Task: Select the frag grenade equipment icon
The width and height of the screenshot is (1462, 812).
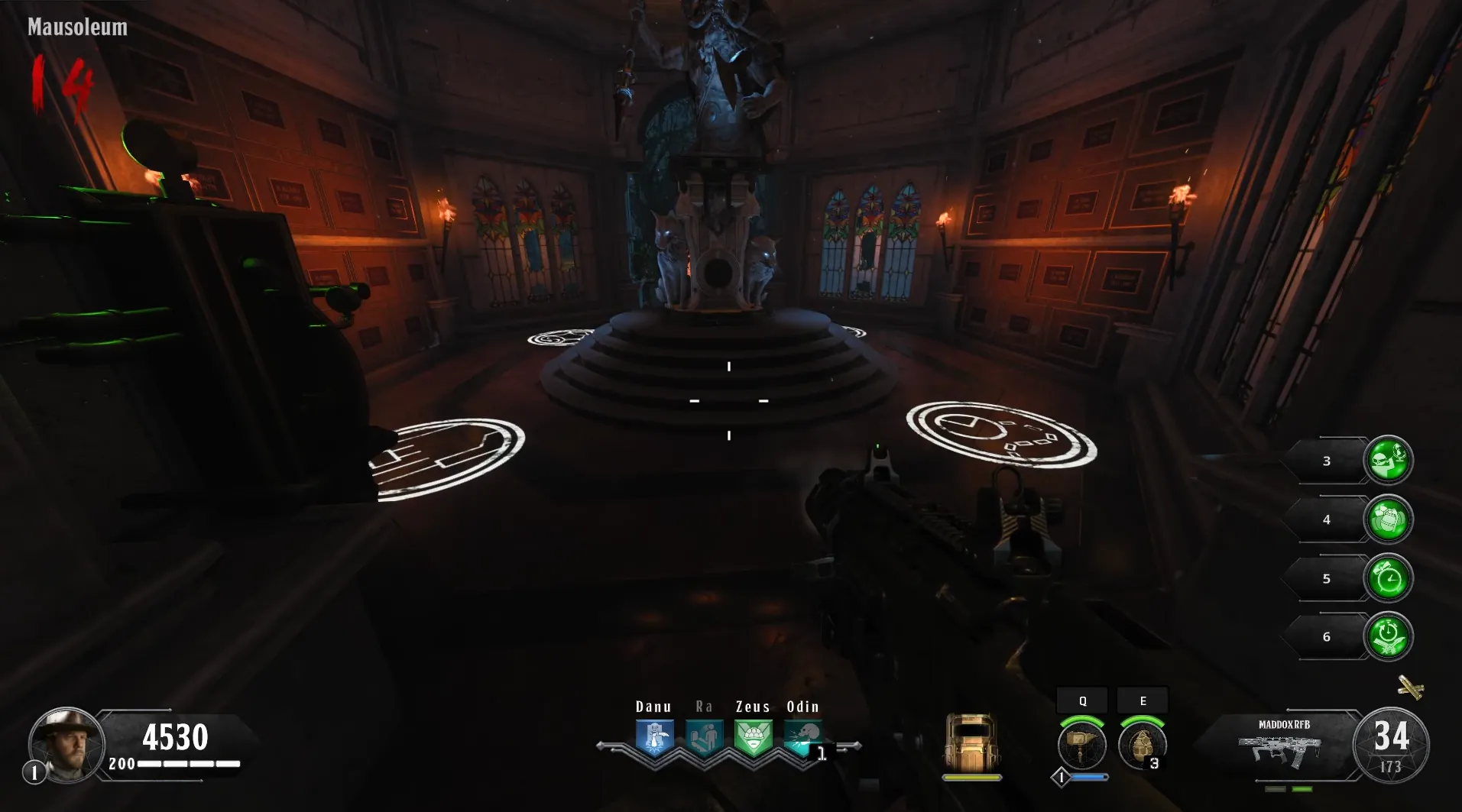Action: [x=1142, y=745]
